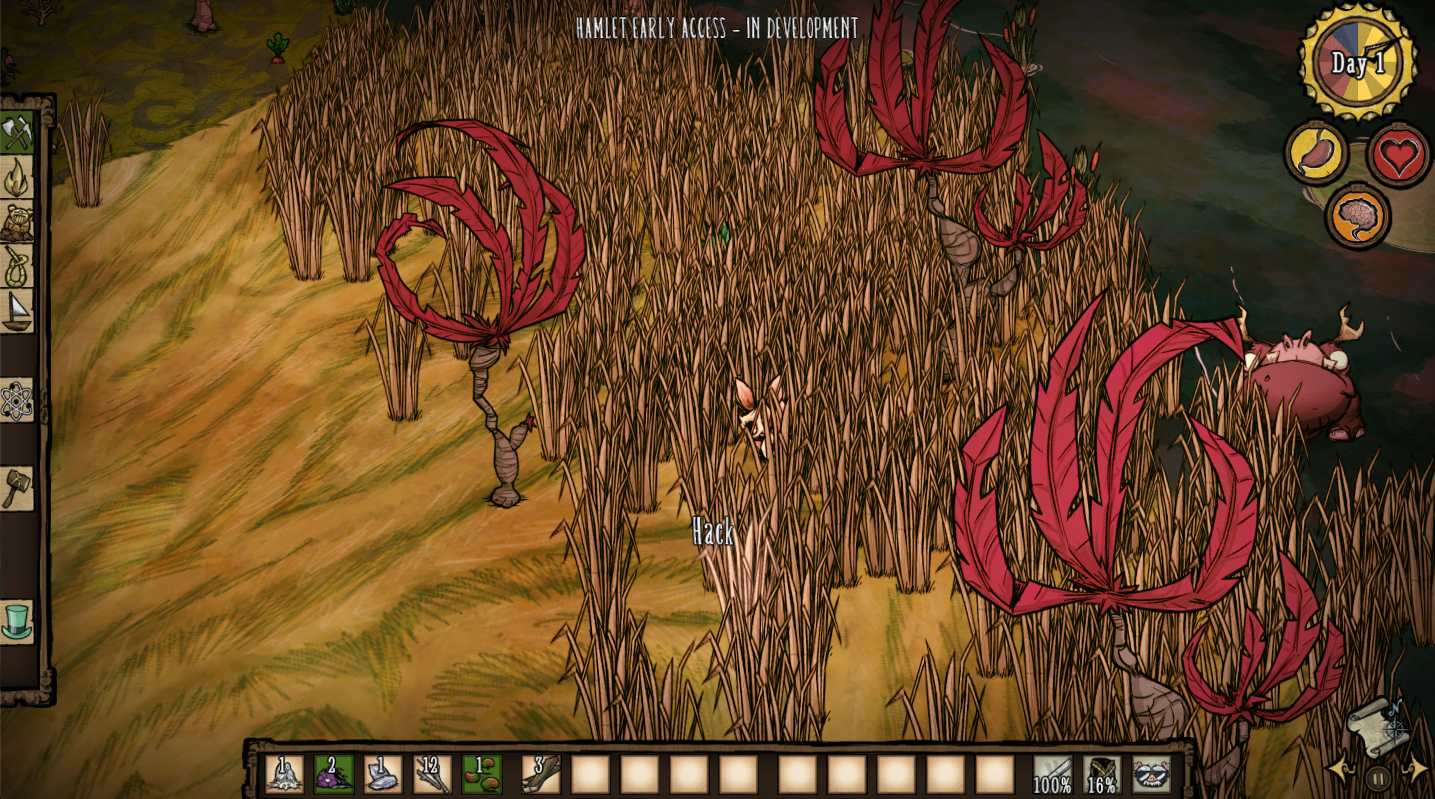Screen dimensions: 1435x799
Task: Rotate camera with the left arrow
Action: pyautogui.click(x=1337, y=769)
